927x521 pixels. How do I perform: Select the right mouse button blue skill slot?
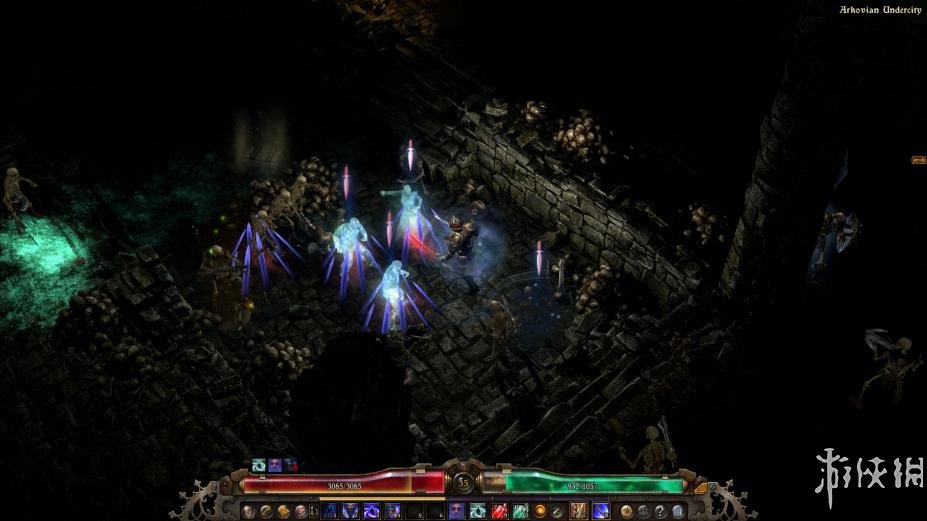click(x=601, y=510)
